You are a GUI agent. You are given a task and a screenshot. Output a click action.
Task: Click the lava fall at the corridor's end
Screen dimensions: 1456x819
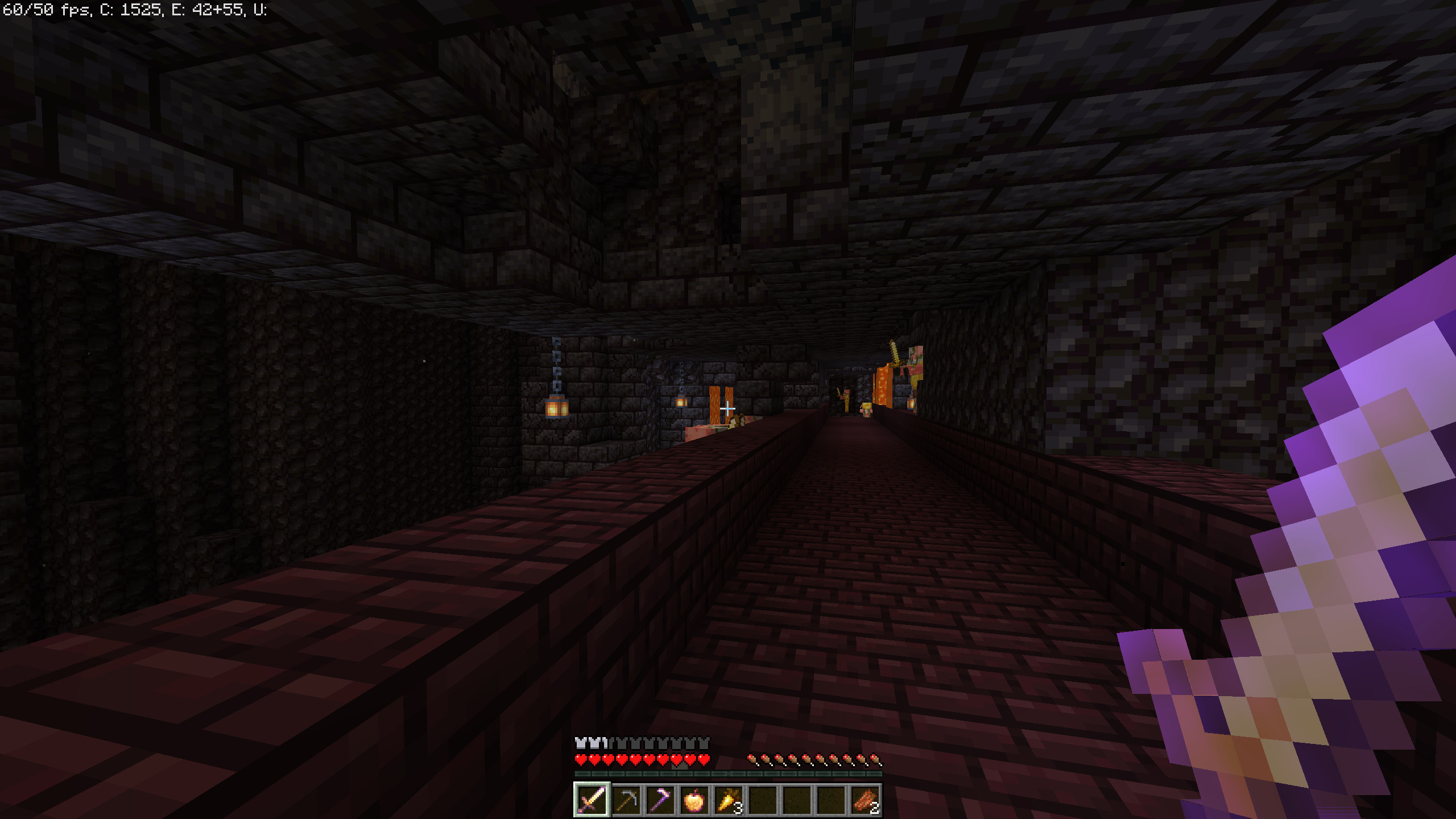point(883,386)
